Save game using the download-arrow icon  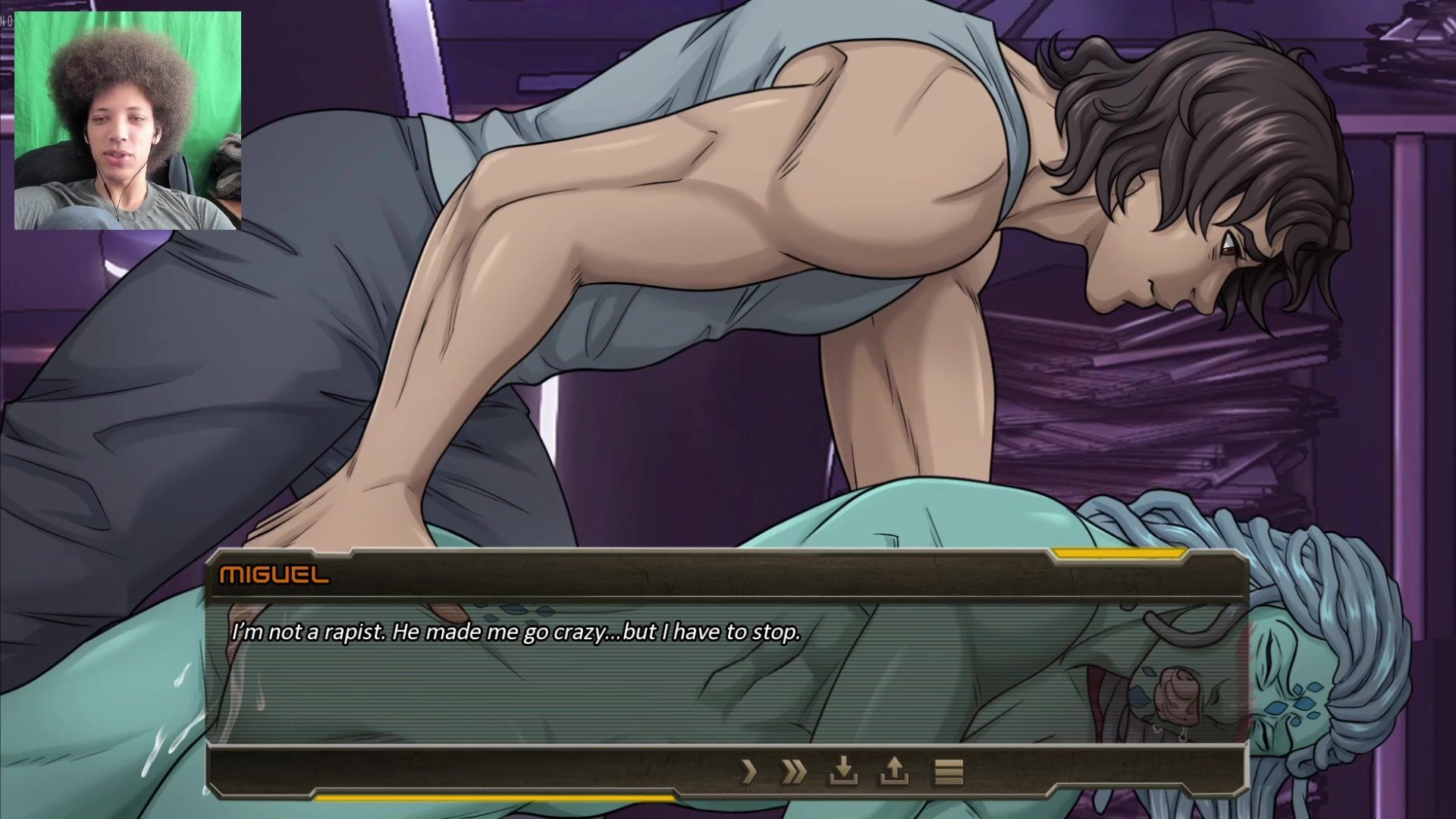tap(843, 772)
